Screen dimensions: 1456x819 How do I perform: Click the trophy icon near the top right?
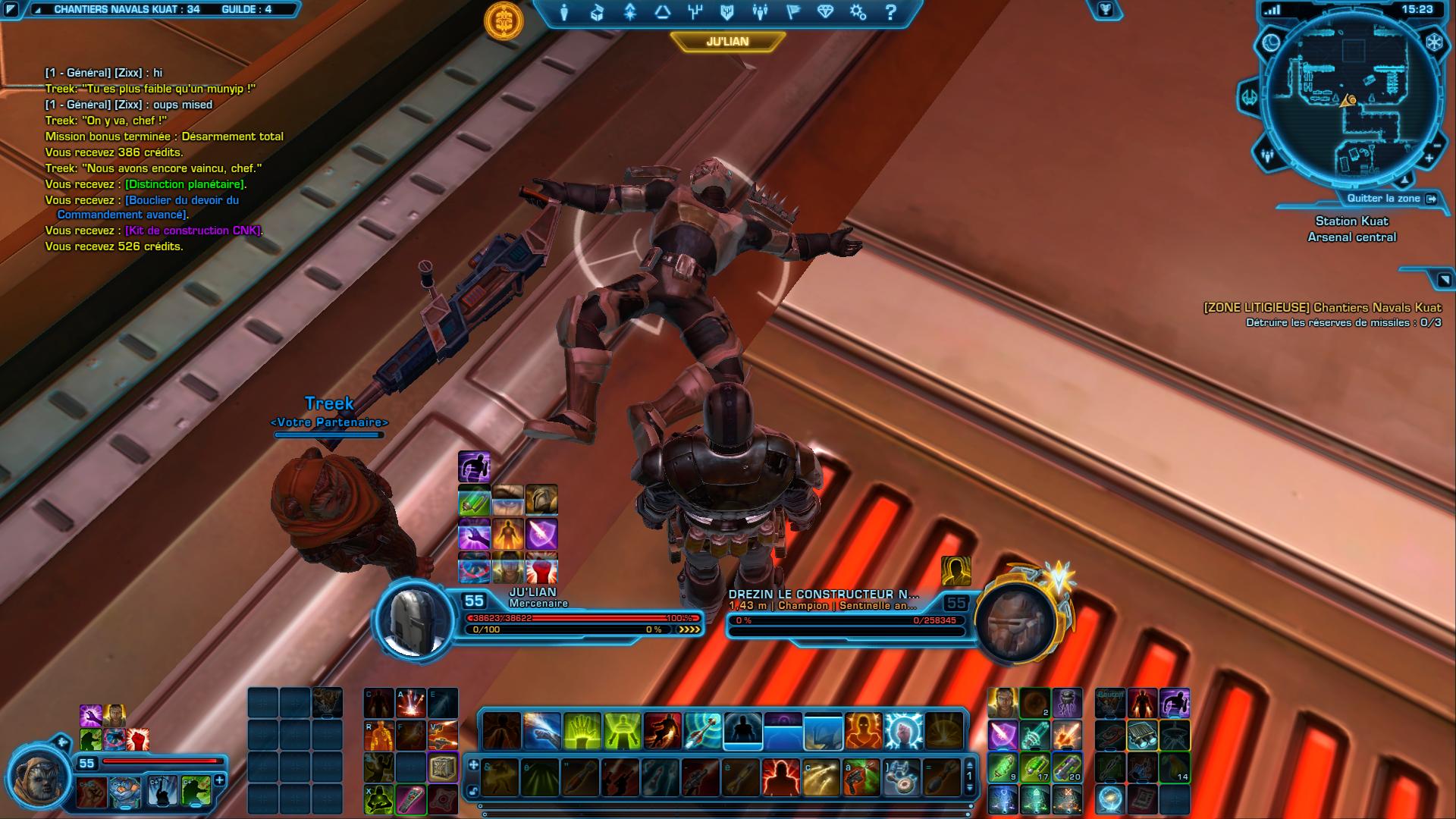coord(1106,9)
